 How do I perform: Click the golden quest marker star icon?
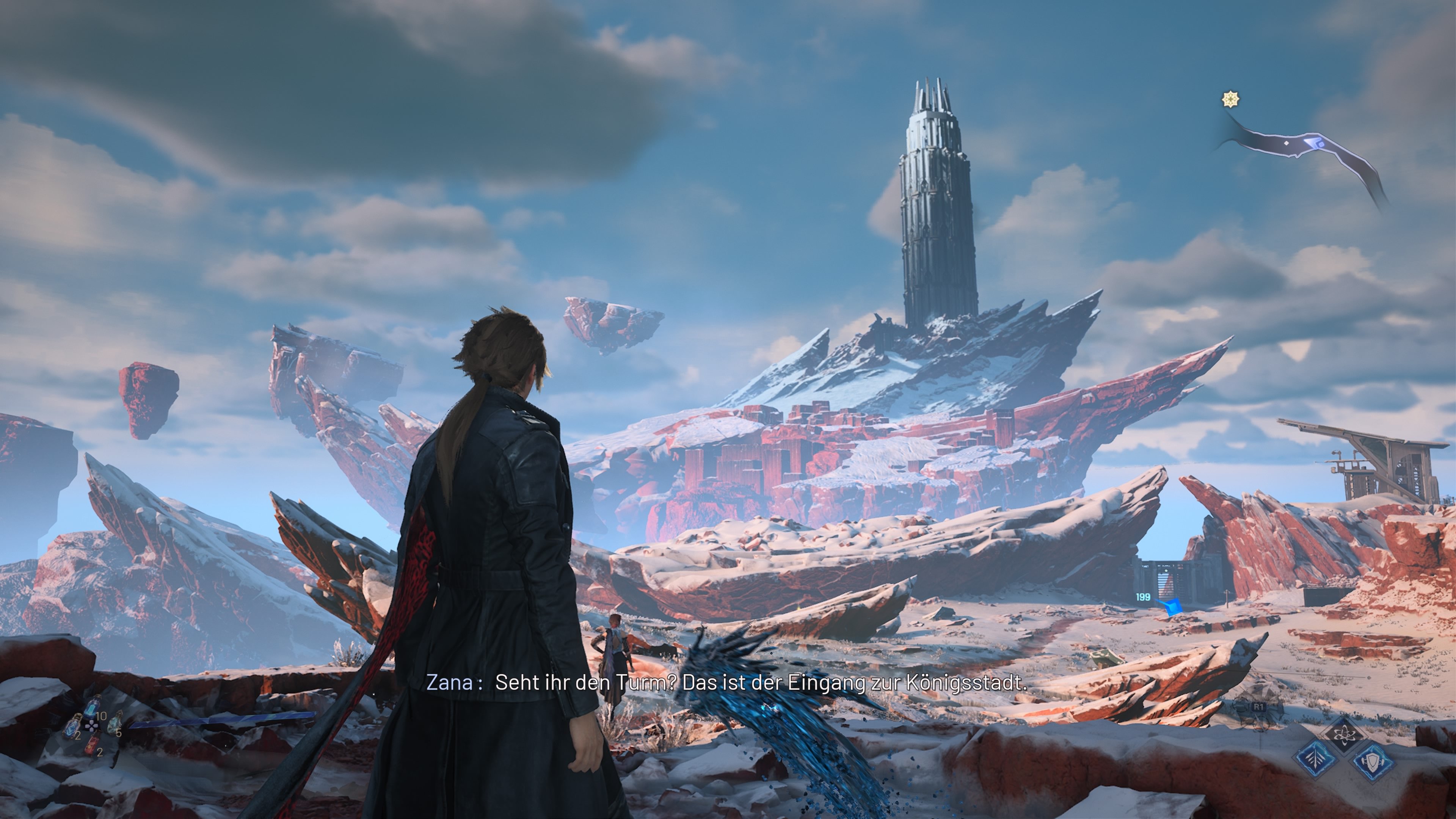point(1231,99)
